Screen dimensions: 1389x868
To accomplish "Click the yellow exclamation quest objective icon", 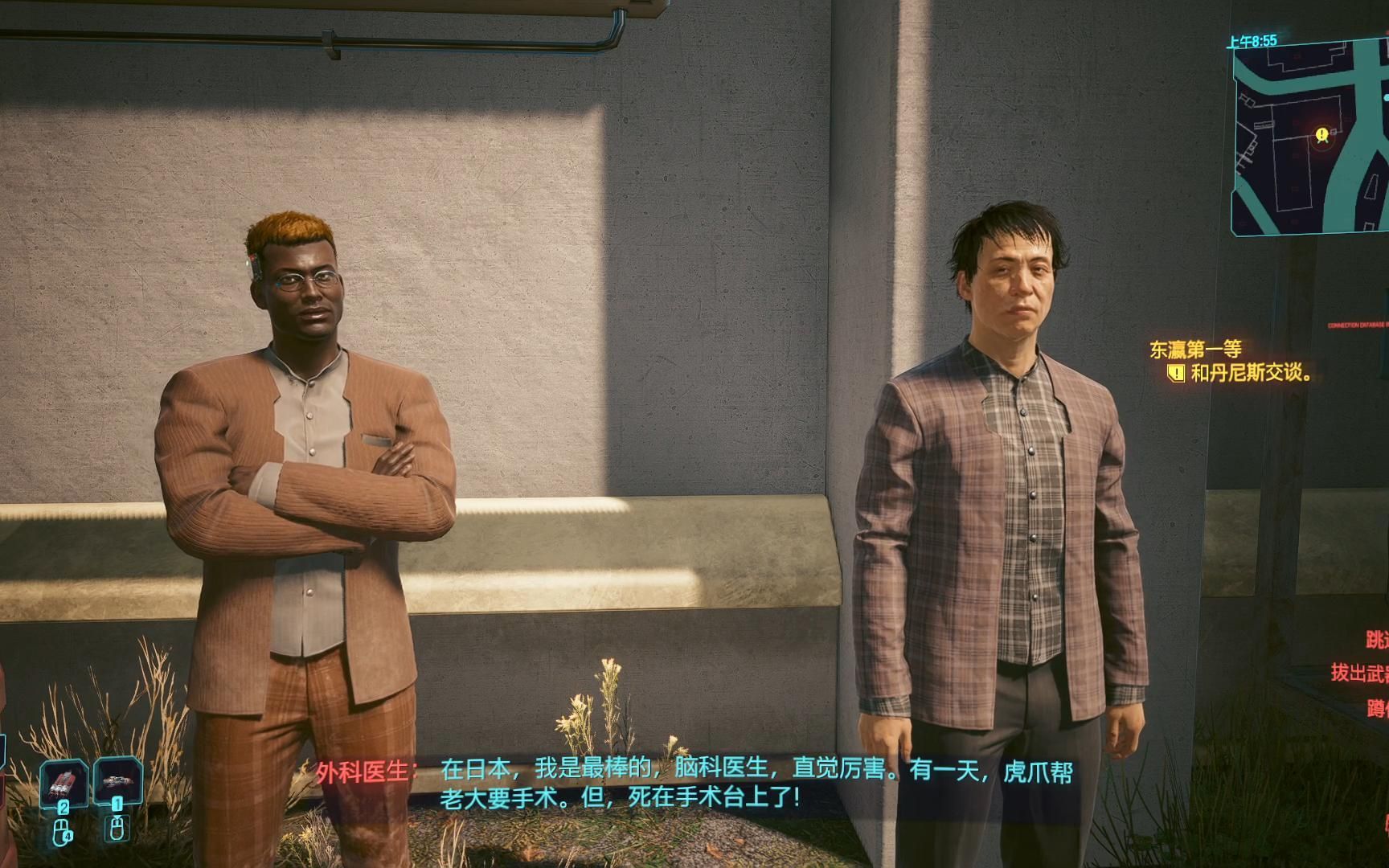I will click(1174, 375).
